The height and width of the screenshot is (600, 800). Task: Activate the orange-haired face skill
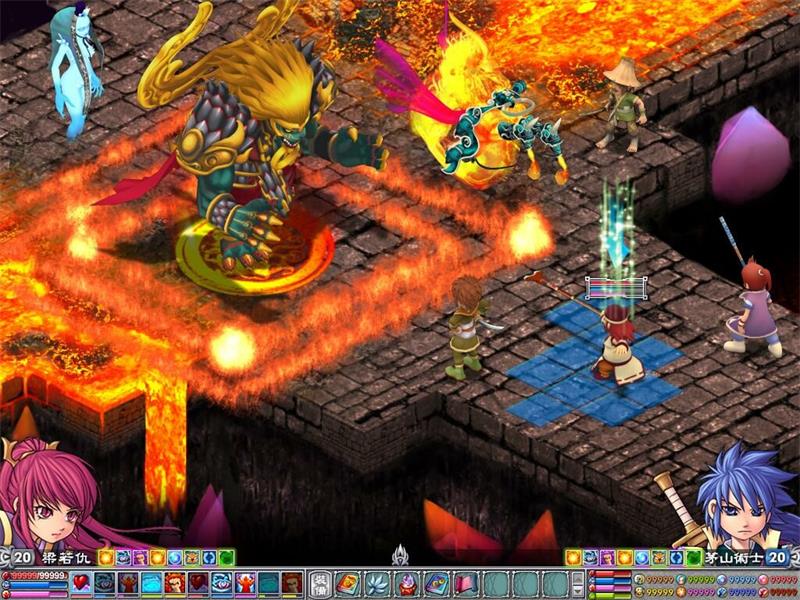pyautogui.click(x=174, y=583)
